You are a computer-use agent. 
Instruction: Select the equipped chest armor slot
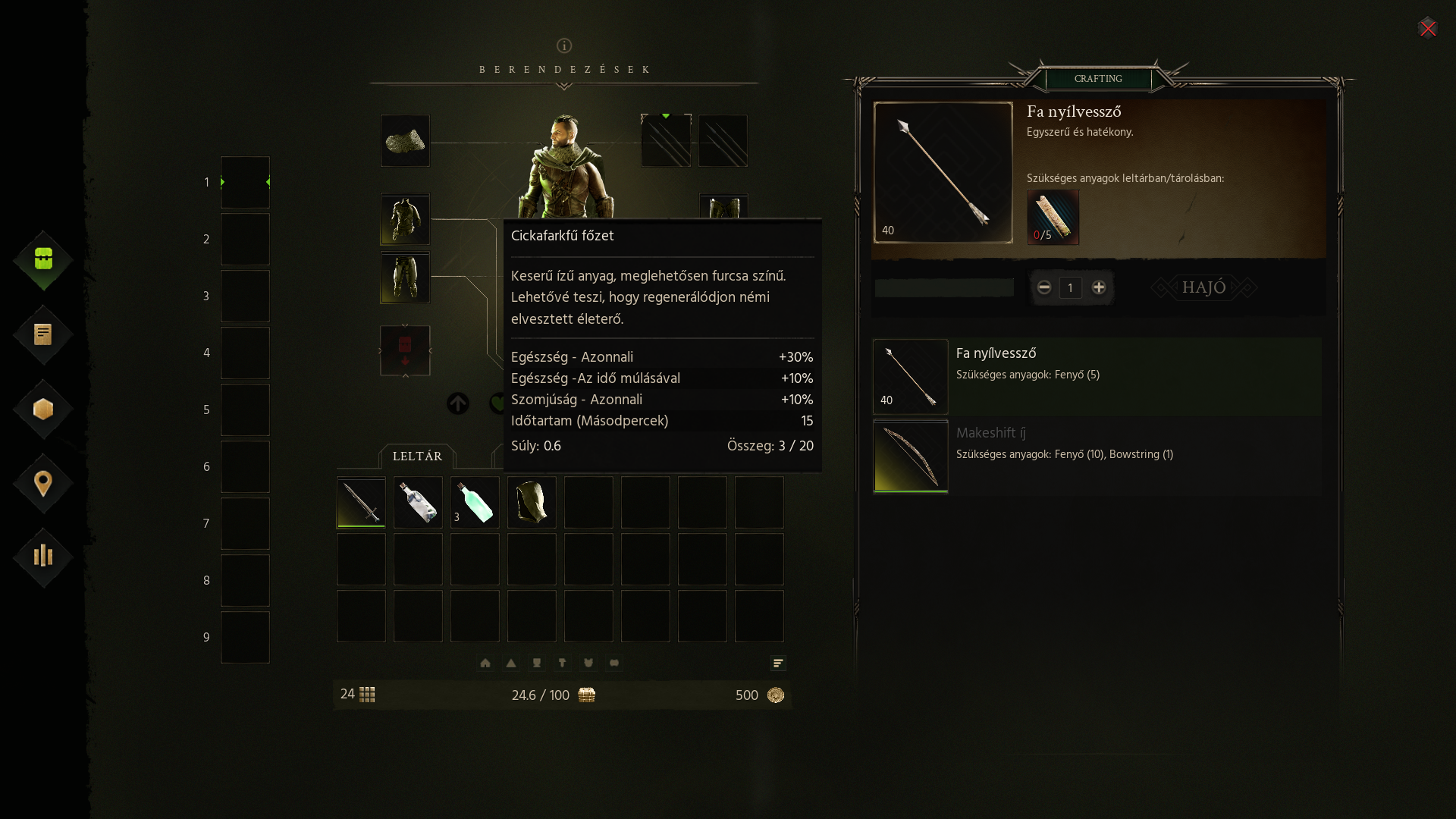tap(405, 219)
